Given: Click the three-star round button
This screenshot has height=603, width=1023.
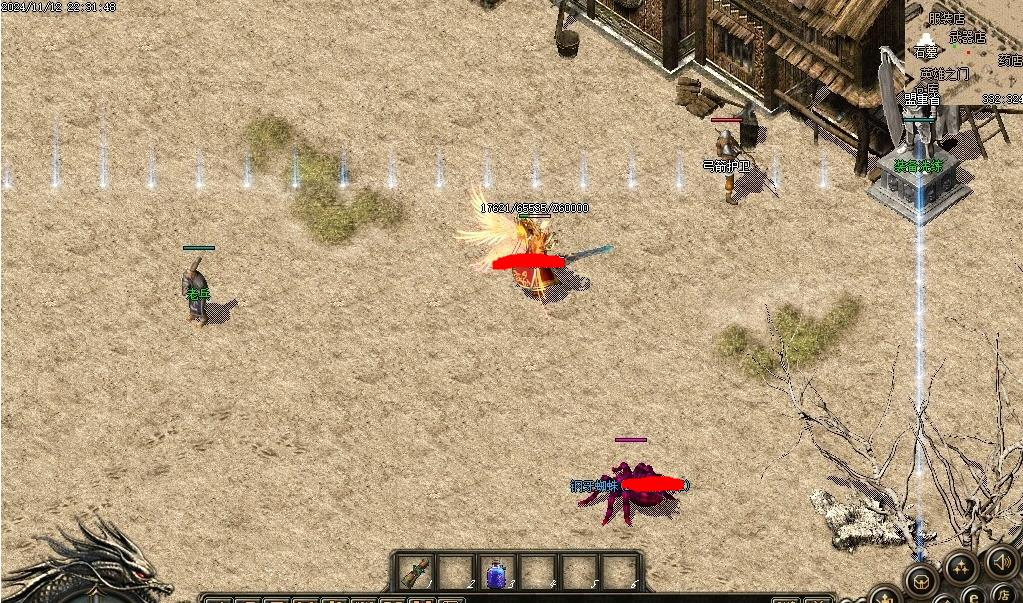Looking at the screenshot, I should click(x=960, y=567).
